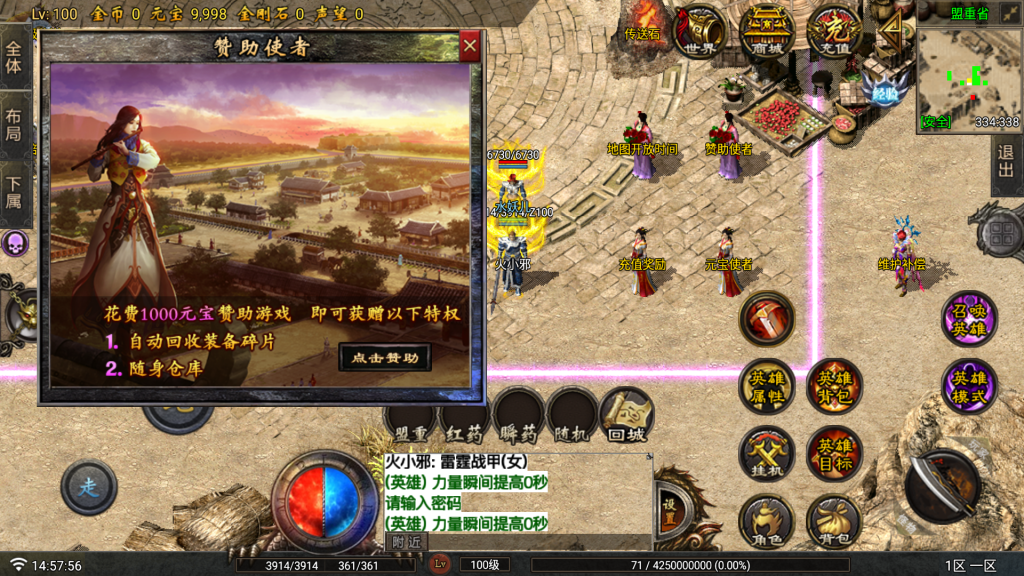Viewport: 1024px width, 576px height.
Task: Start 挂机 auto-battle
Action: point(766,453)
